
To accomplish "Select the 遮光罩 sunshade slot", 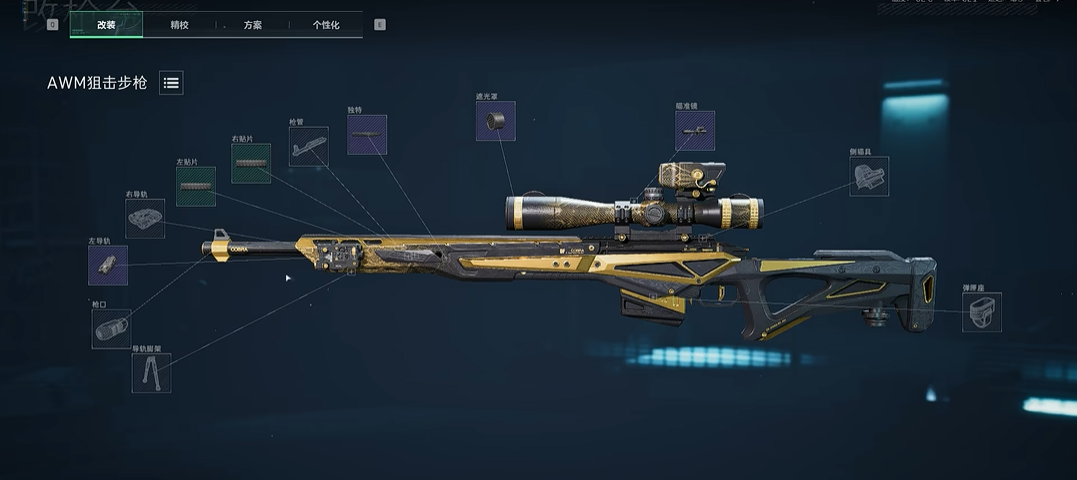I will (x=495, y=121).
